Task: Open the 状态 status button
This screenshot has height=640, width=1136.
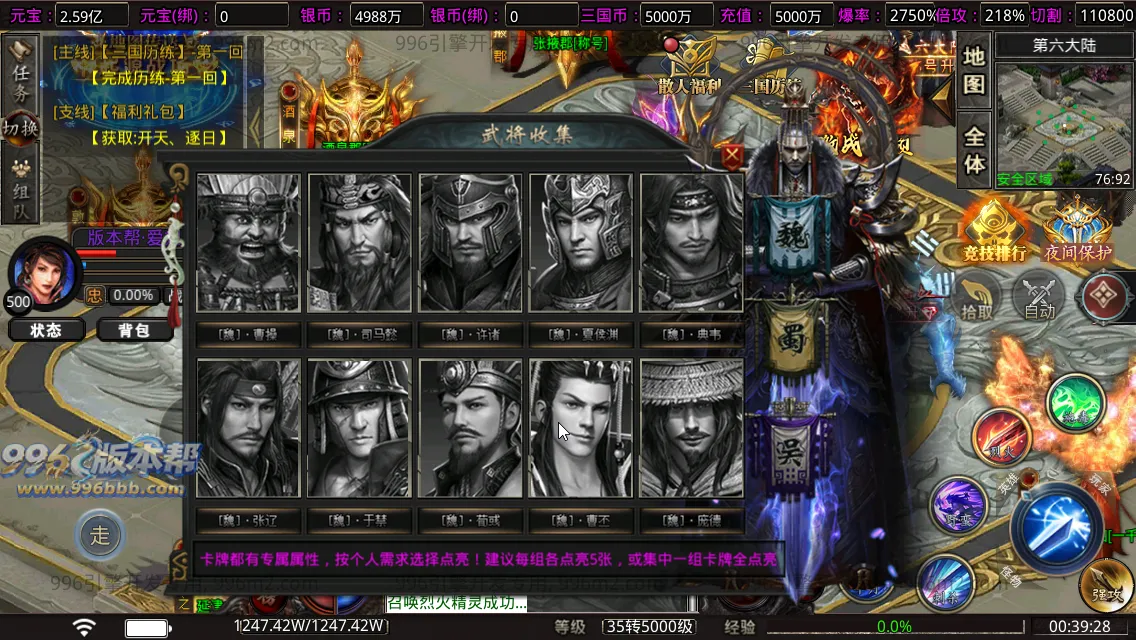Action: [46, 330]
